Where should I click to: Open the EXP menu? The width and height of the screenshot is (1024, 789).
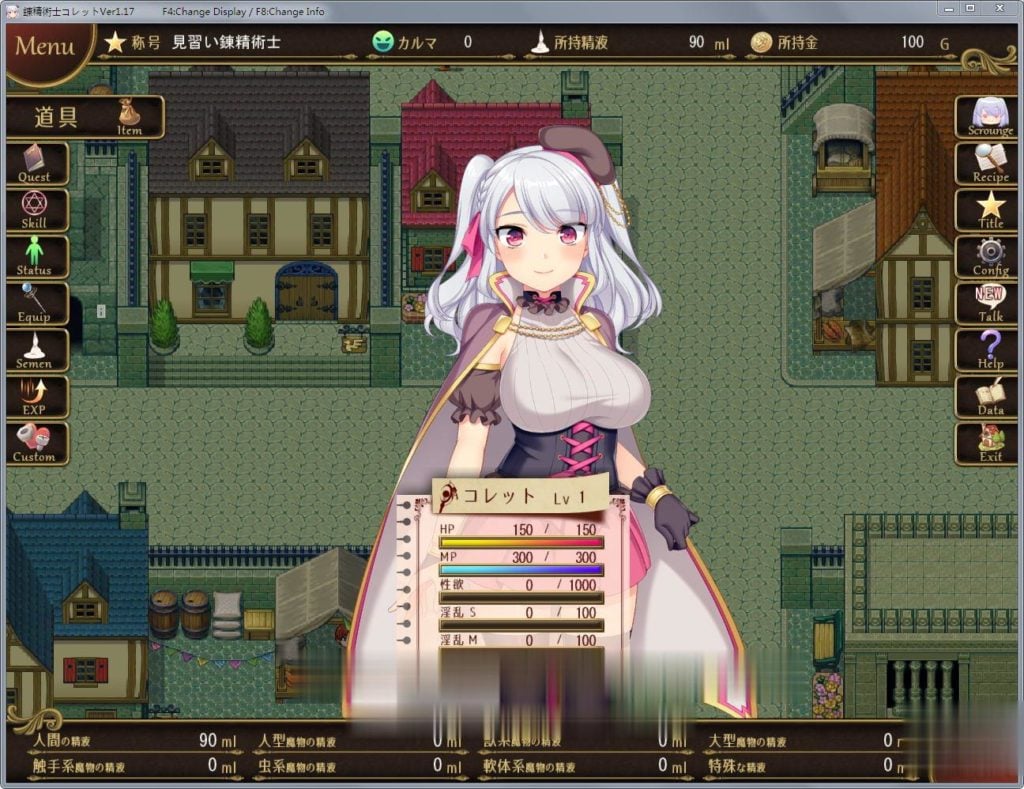(35, 398)
